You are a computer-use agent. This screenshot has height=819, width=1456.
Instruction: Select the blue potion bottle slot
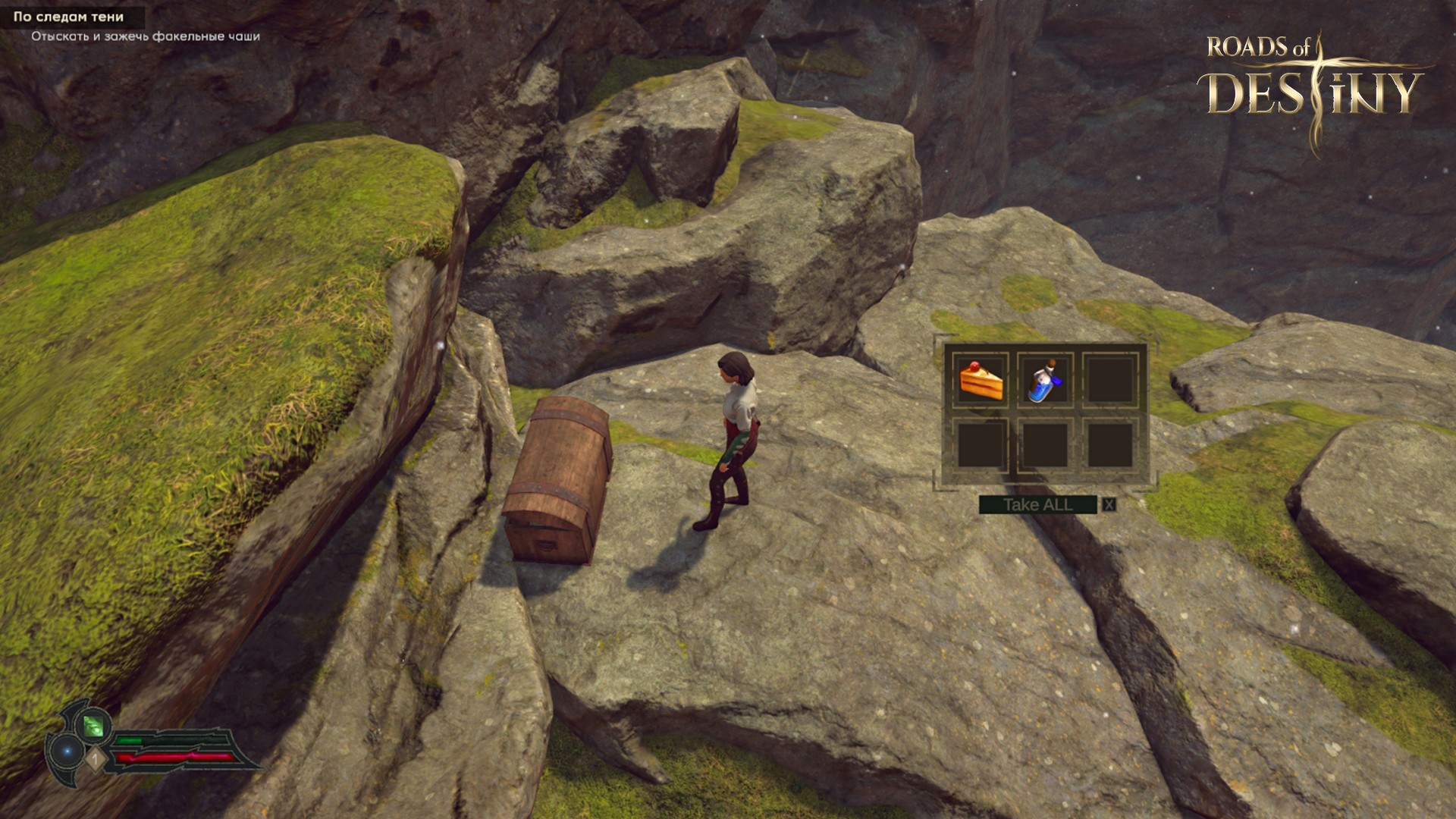click(x=1046, y=380)
